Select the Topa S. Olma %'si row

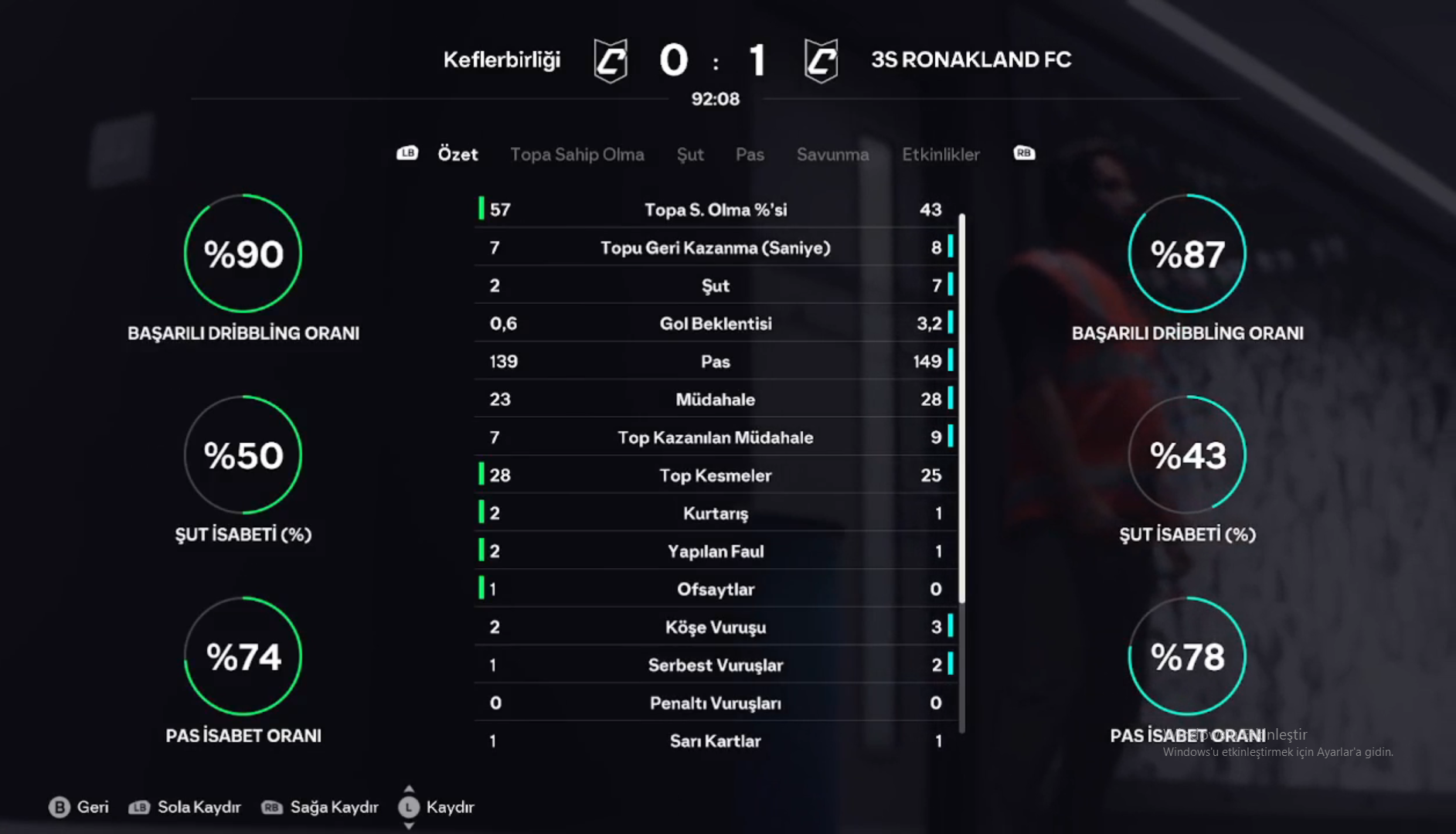716,209
